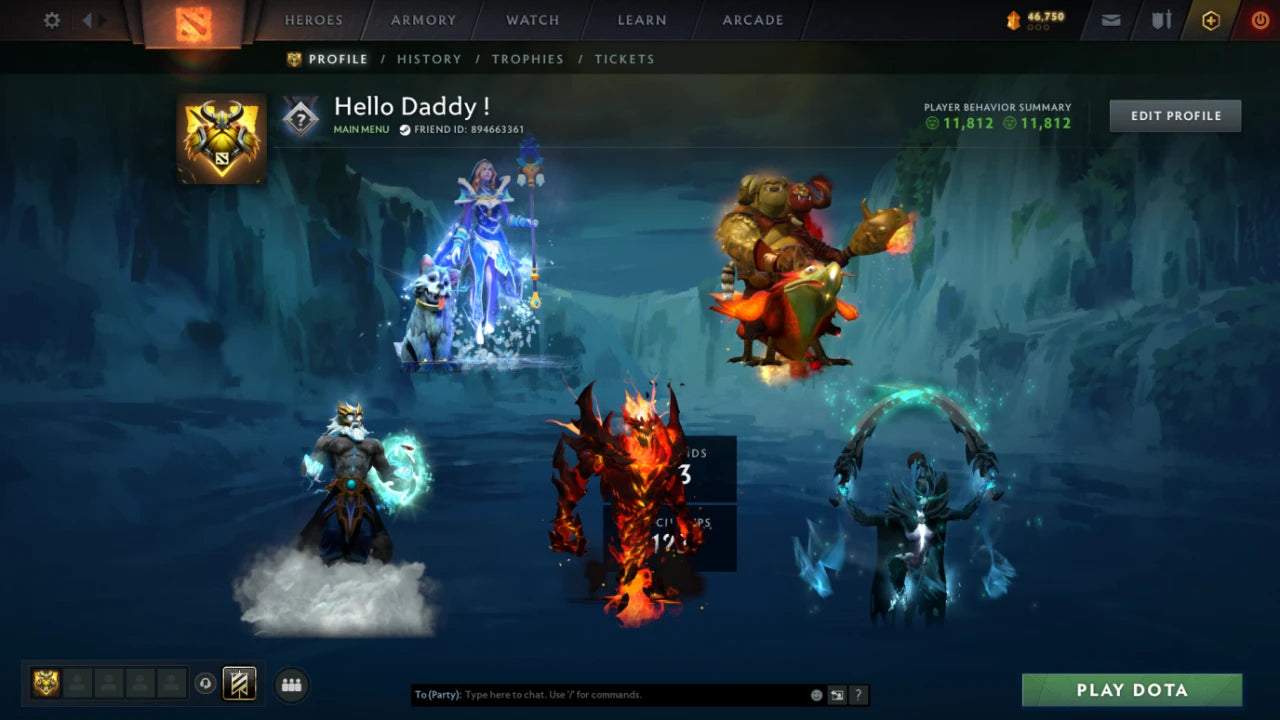1280x720 pixels.
Task: Open the settings gear menu
Action: pos(51,19)
